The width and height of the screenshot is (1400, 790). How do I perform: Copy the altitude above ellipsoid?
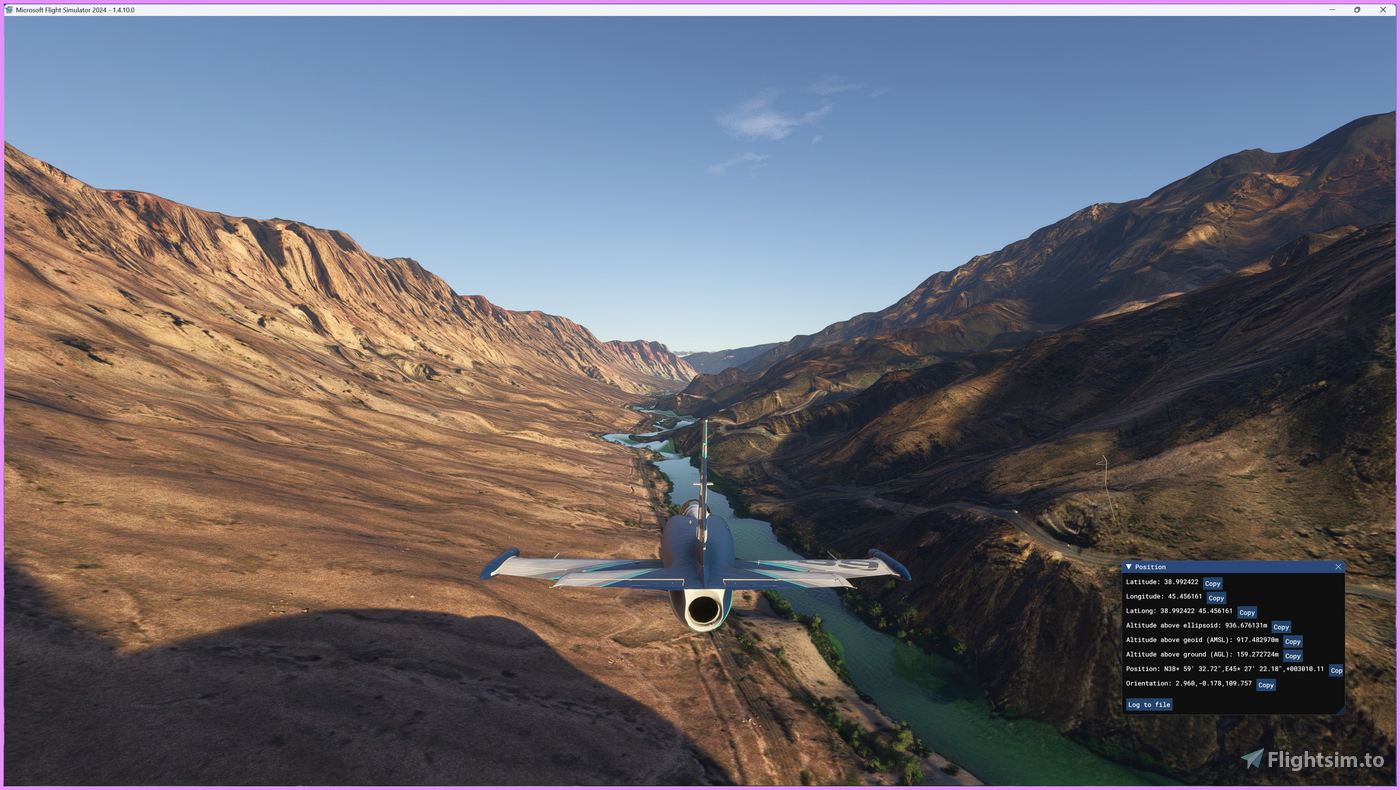[1281, 627]
